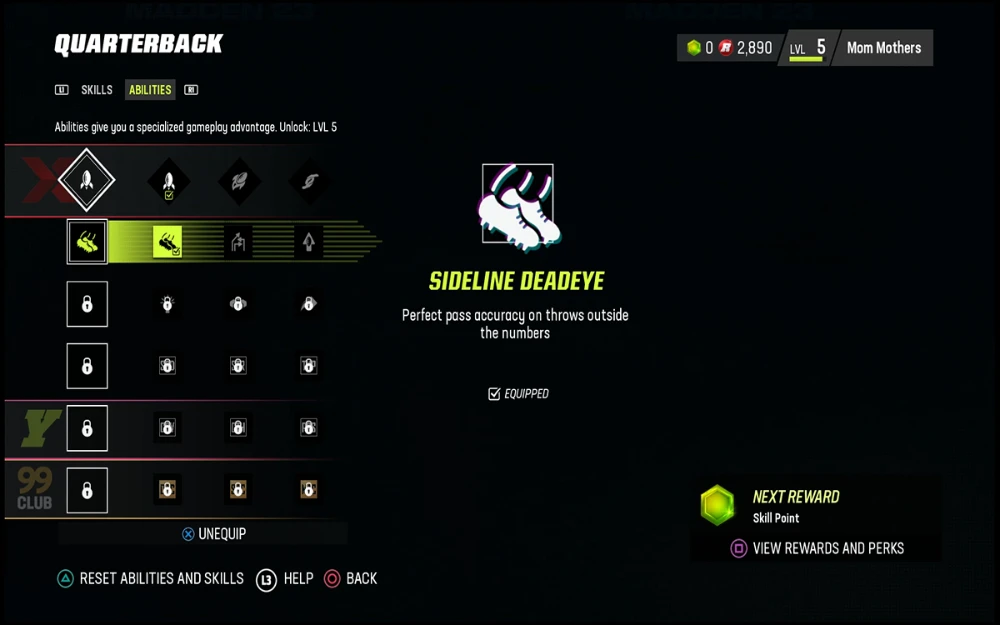Choose the up-arrow ability icon
This screenshot has width=1000, height=625.
(x=308, y=242)
